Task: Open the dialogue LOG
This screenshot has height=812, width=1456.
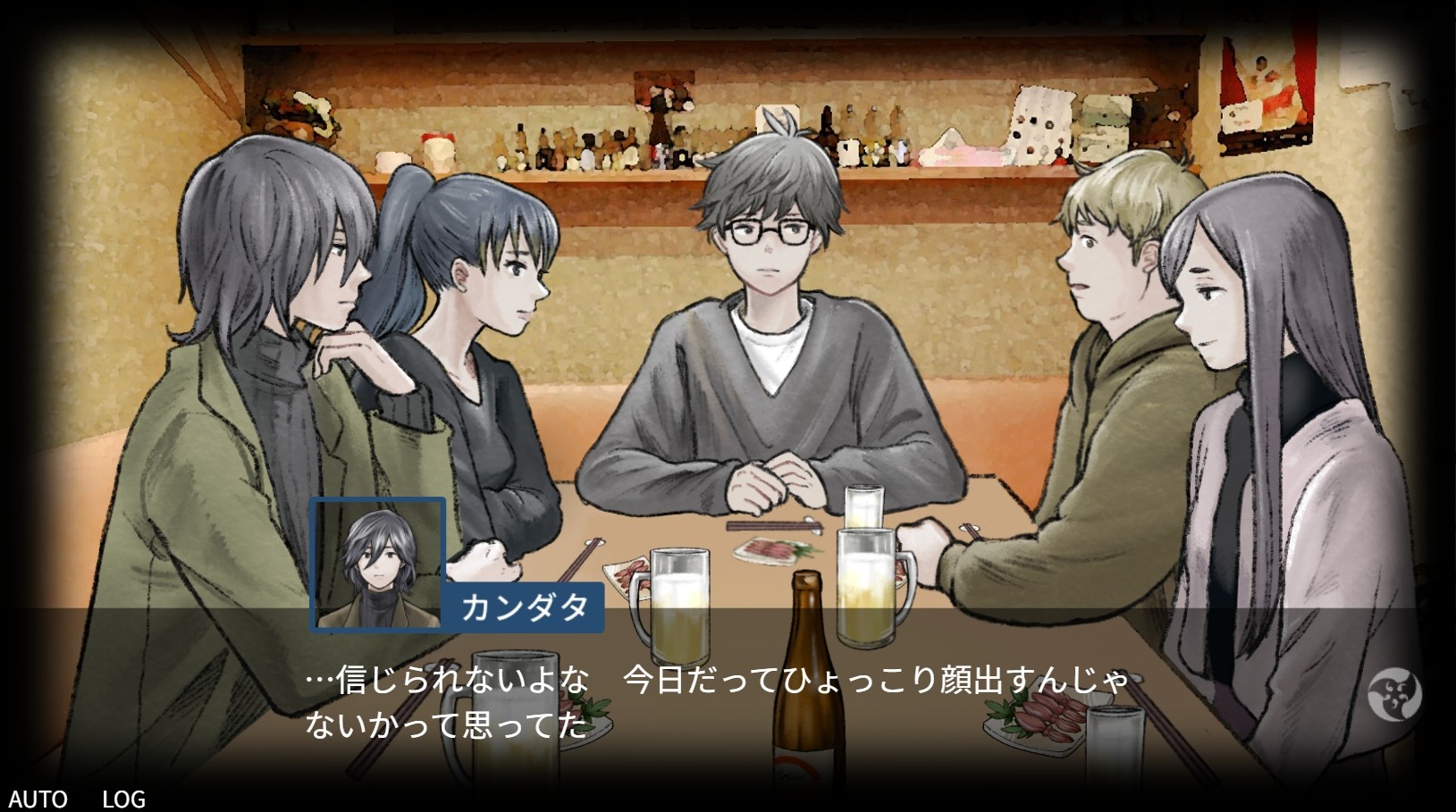Action: pos(123,798)
